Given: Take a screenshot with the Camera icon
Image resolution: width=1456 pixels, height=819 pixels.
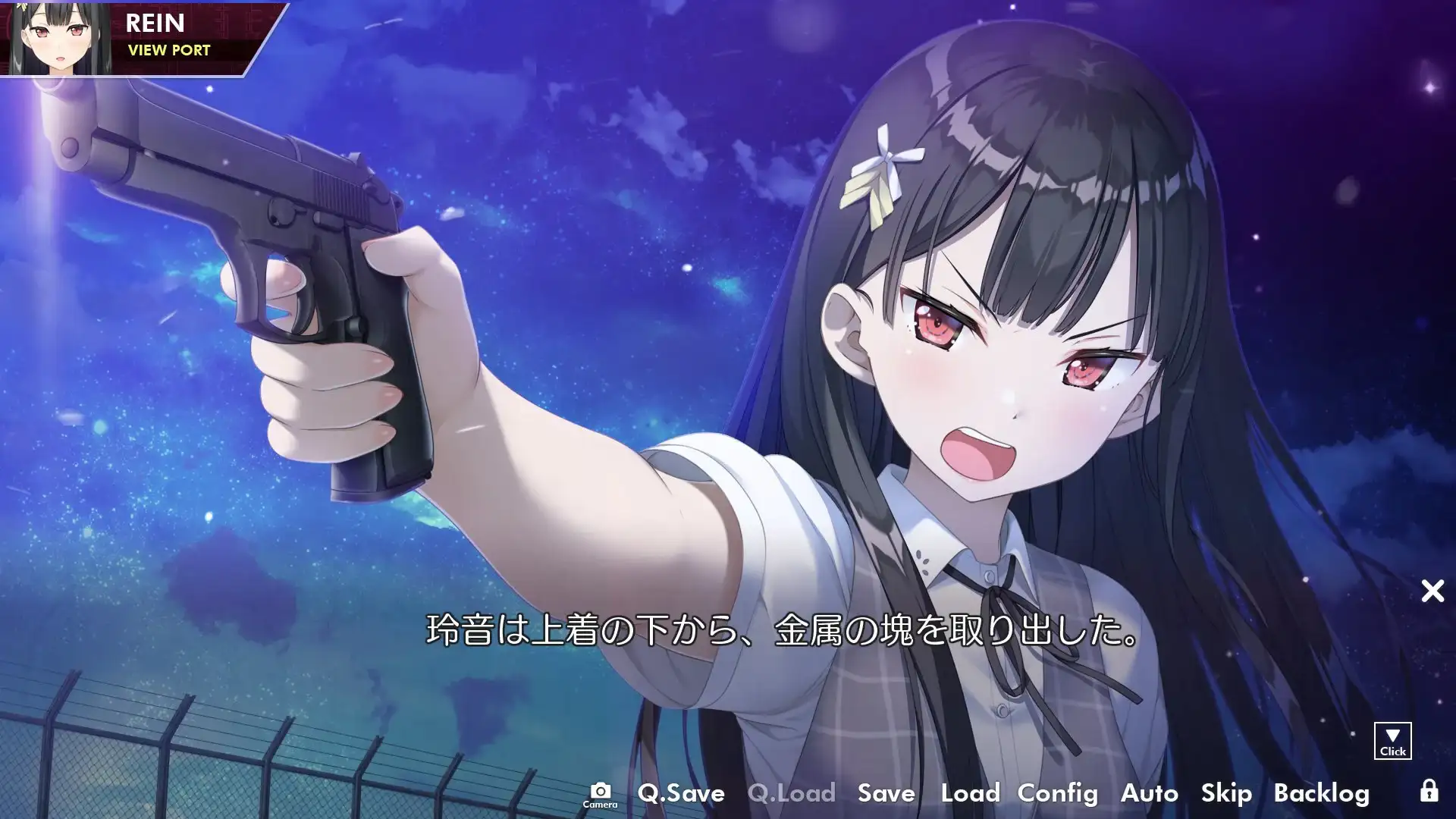Looking at the screenshot, I should 600,795.
